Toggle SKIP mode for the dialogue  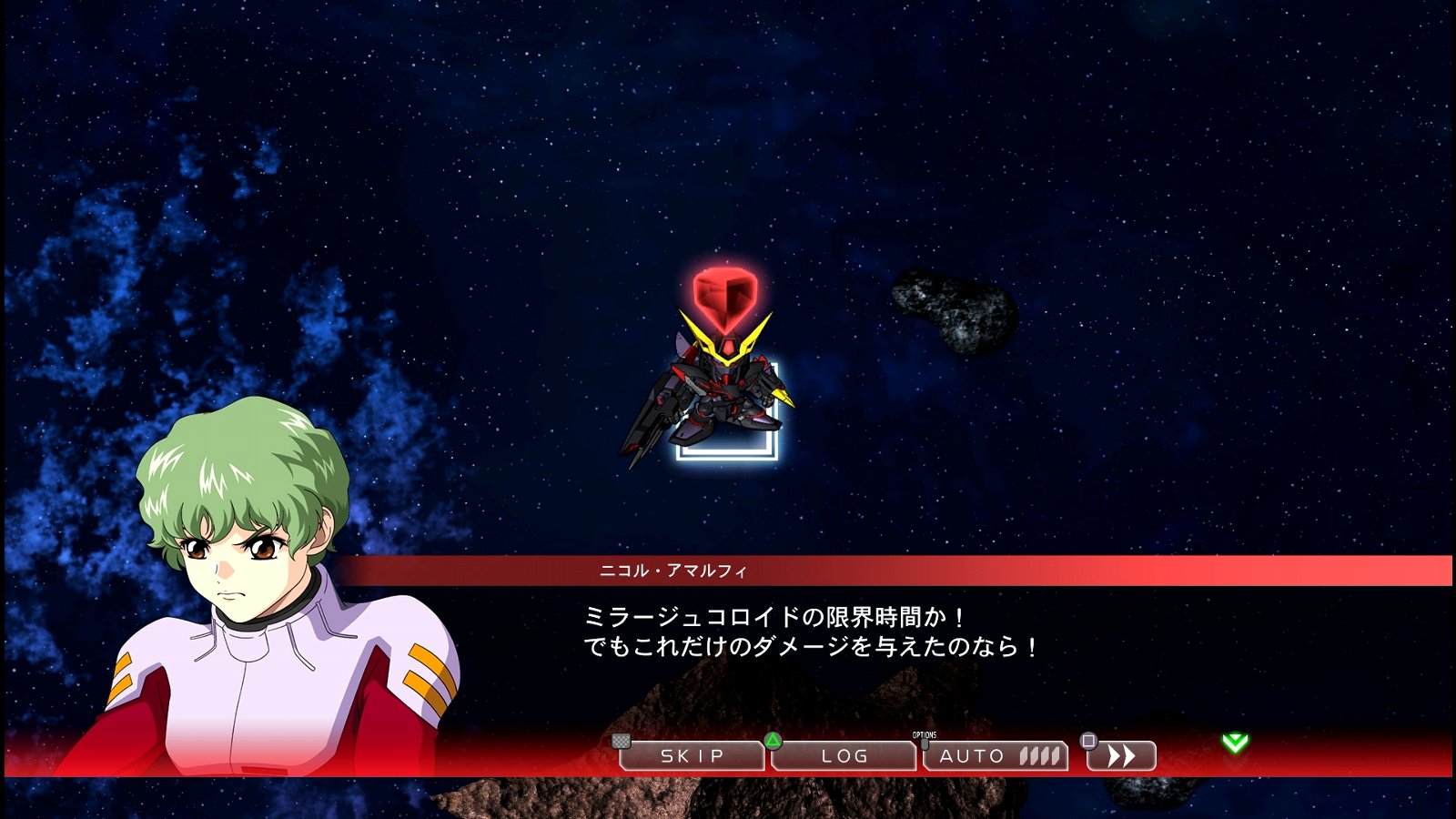click(x=692, y=755)
